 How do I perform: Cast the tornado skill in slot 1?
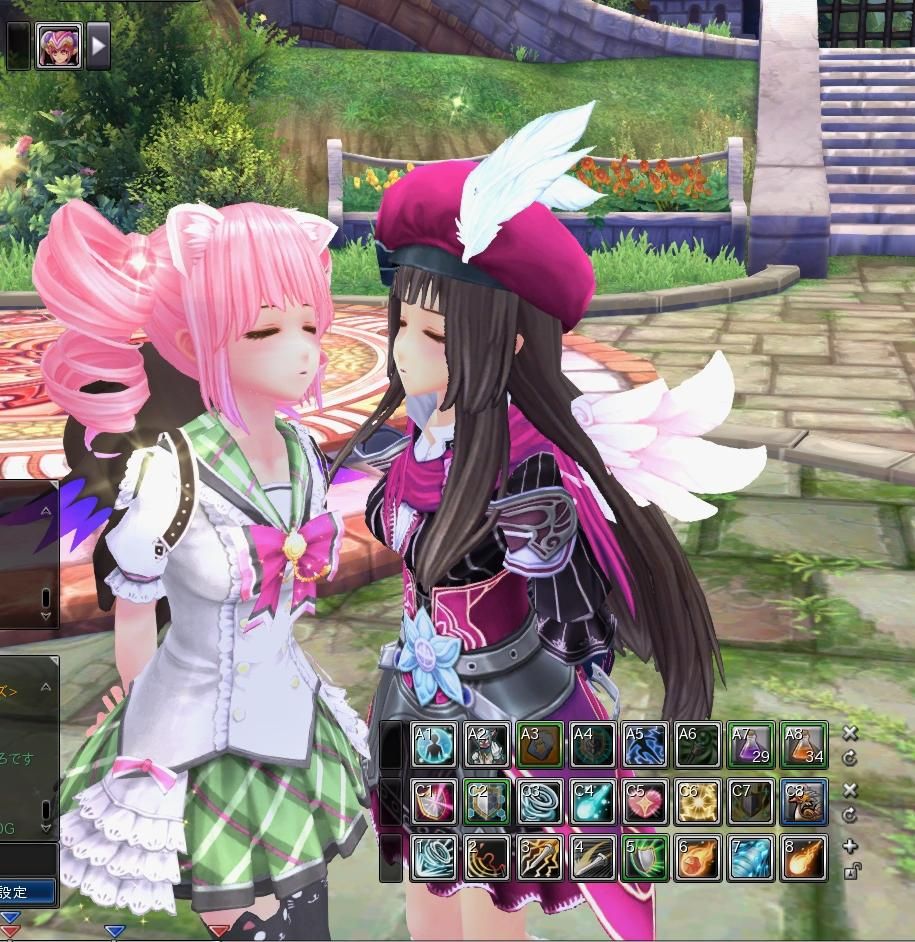(434, 858)
